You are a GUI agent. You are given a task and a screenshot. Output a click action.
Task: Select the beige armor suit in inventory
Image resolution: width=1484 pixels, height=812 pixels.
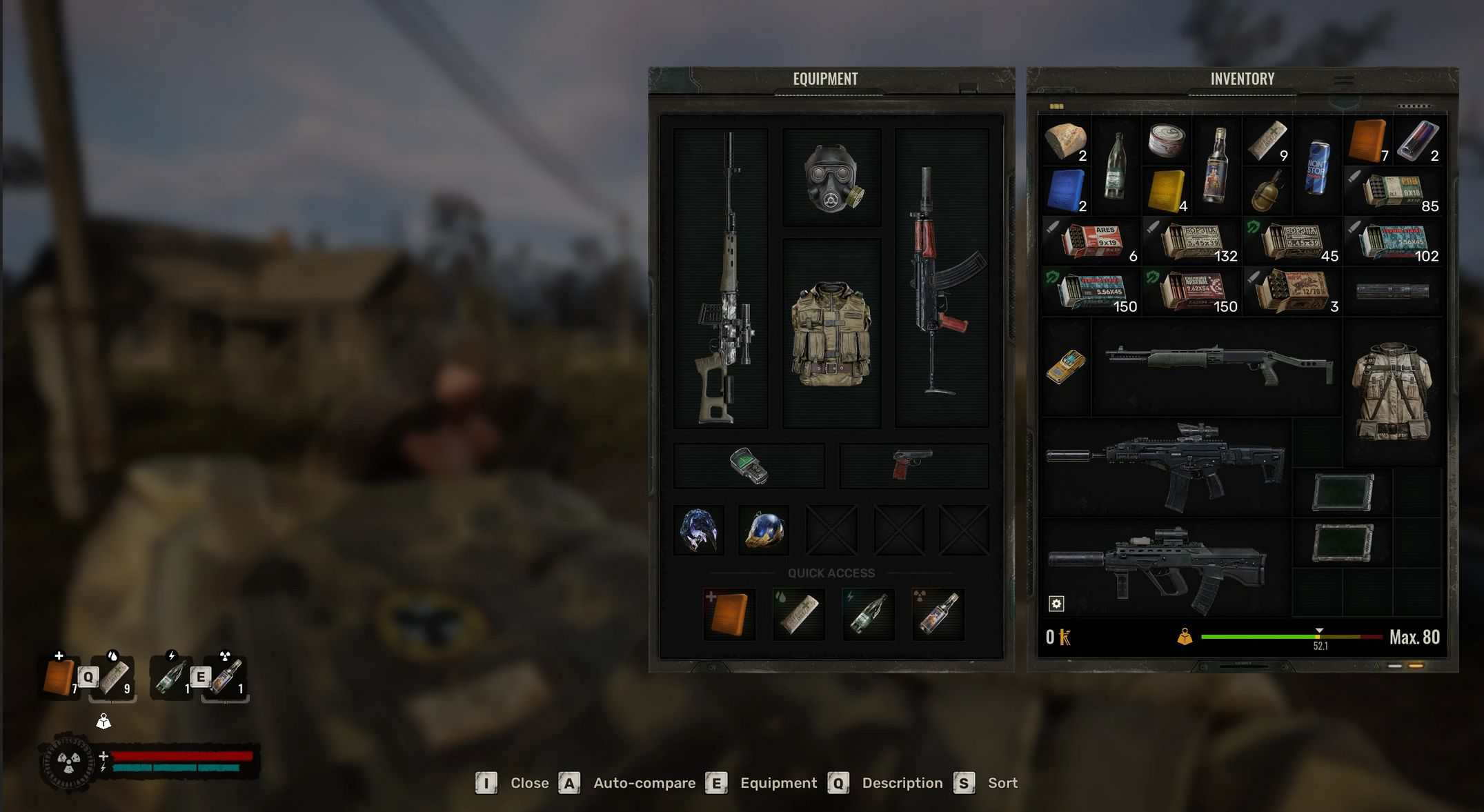1392,391
